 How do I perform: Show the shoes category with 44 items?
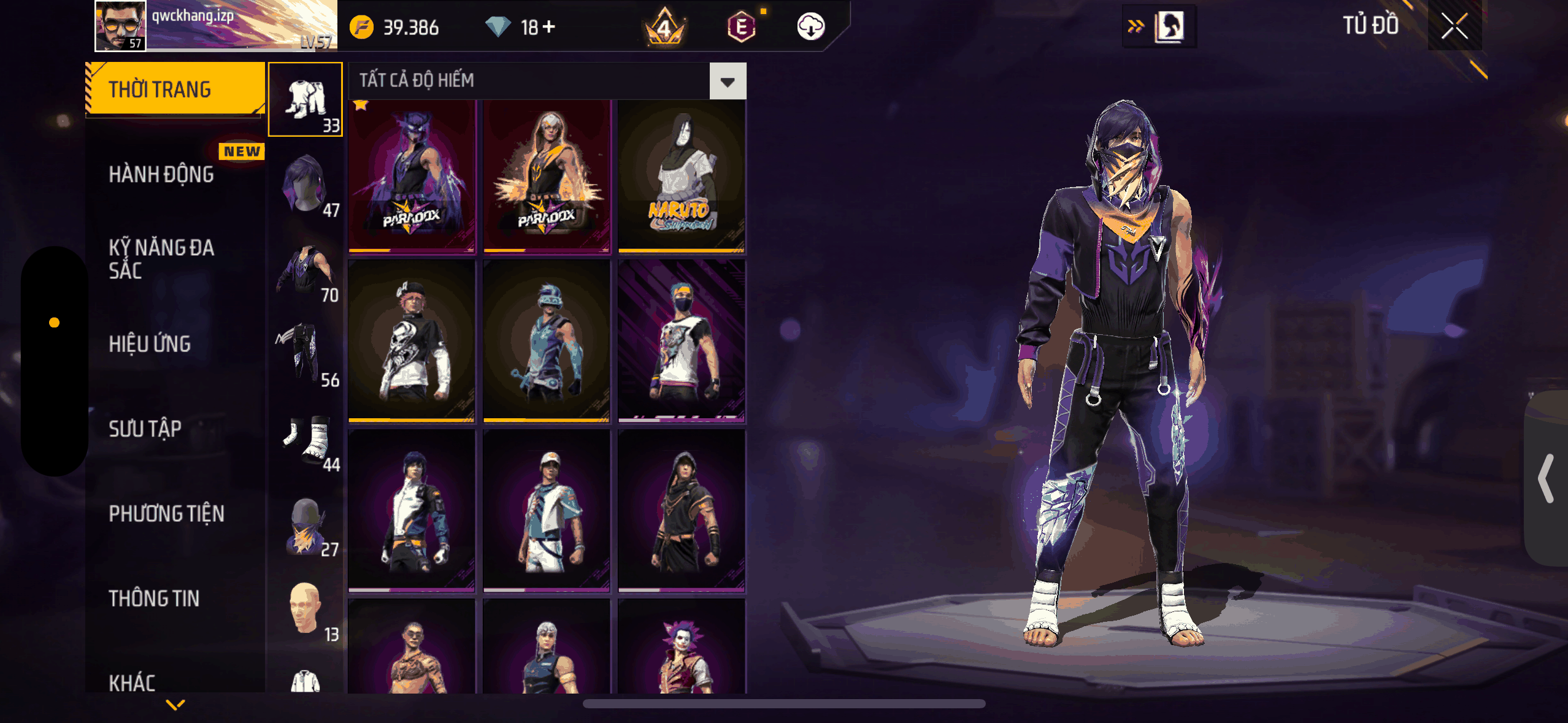(306, 439)
